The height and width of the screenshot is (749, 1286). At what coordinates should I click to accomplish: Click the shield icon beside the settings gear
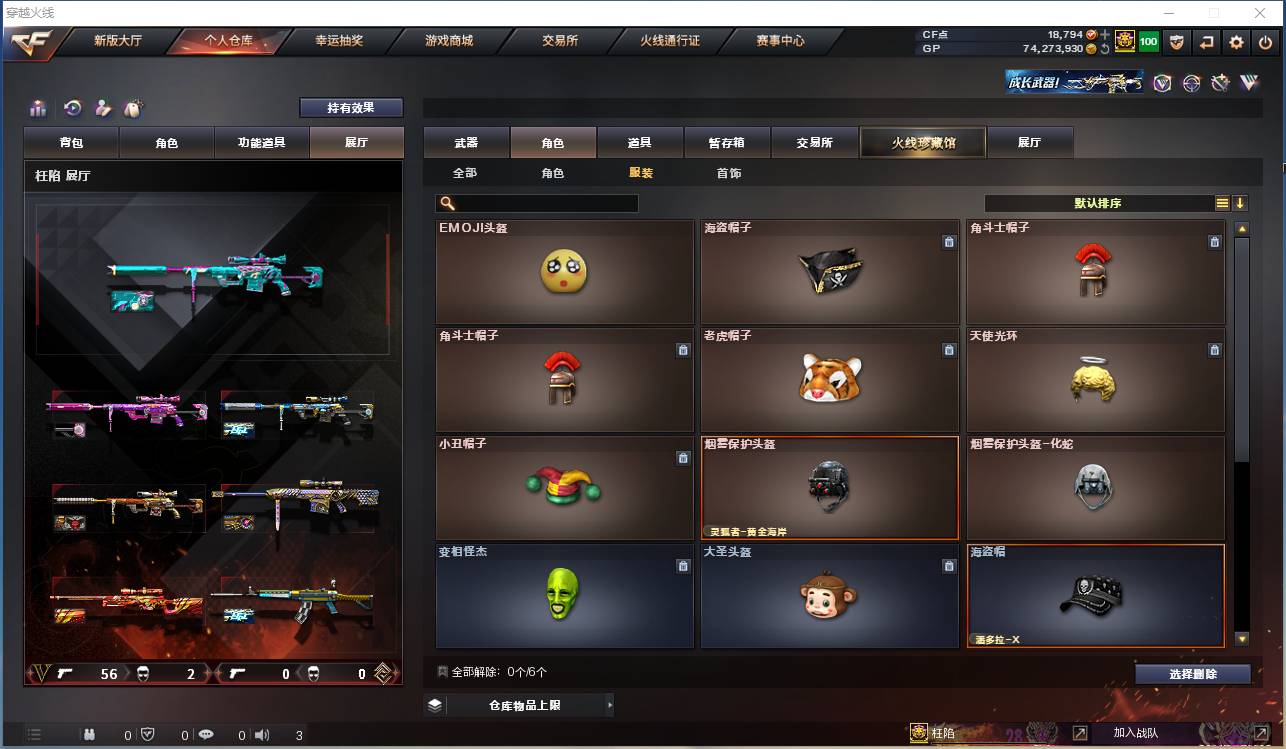tap(1178, 42)
